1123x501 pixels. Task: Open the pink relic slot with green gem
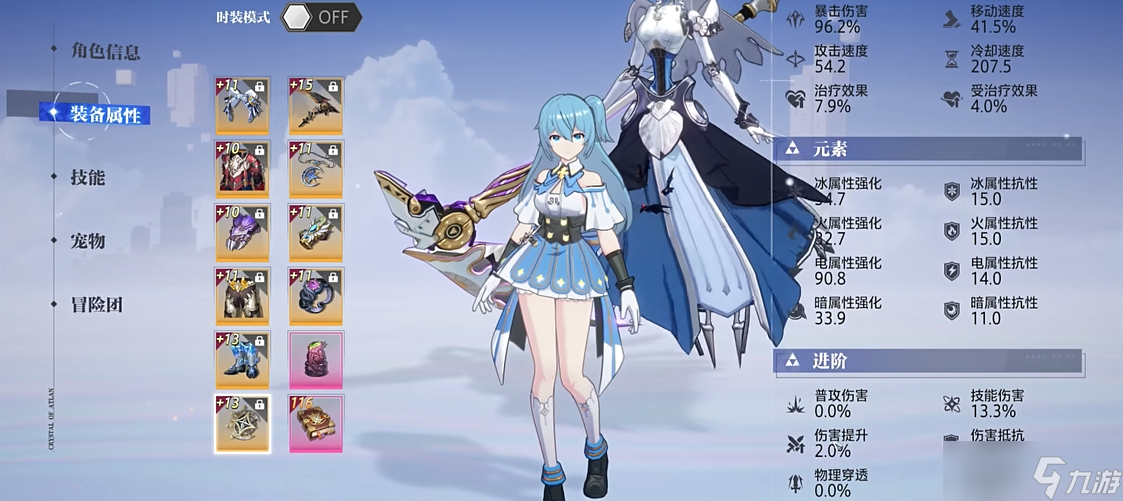click(316, 361)
